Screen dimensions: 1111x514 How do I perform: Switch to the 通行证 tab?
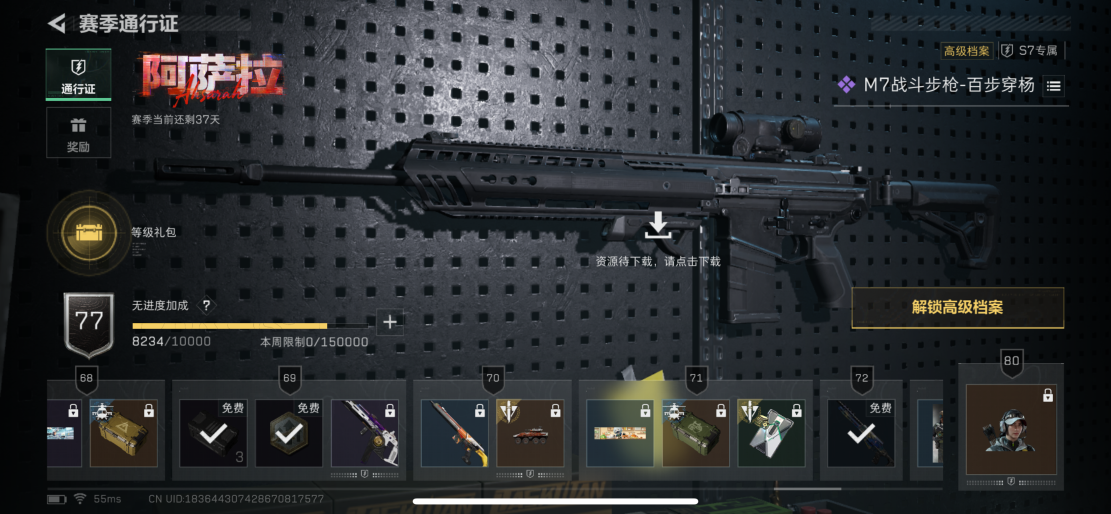[78, 74]
